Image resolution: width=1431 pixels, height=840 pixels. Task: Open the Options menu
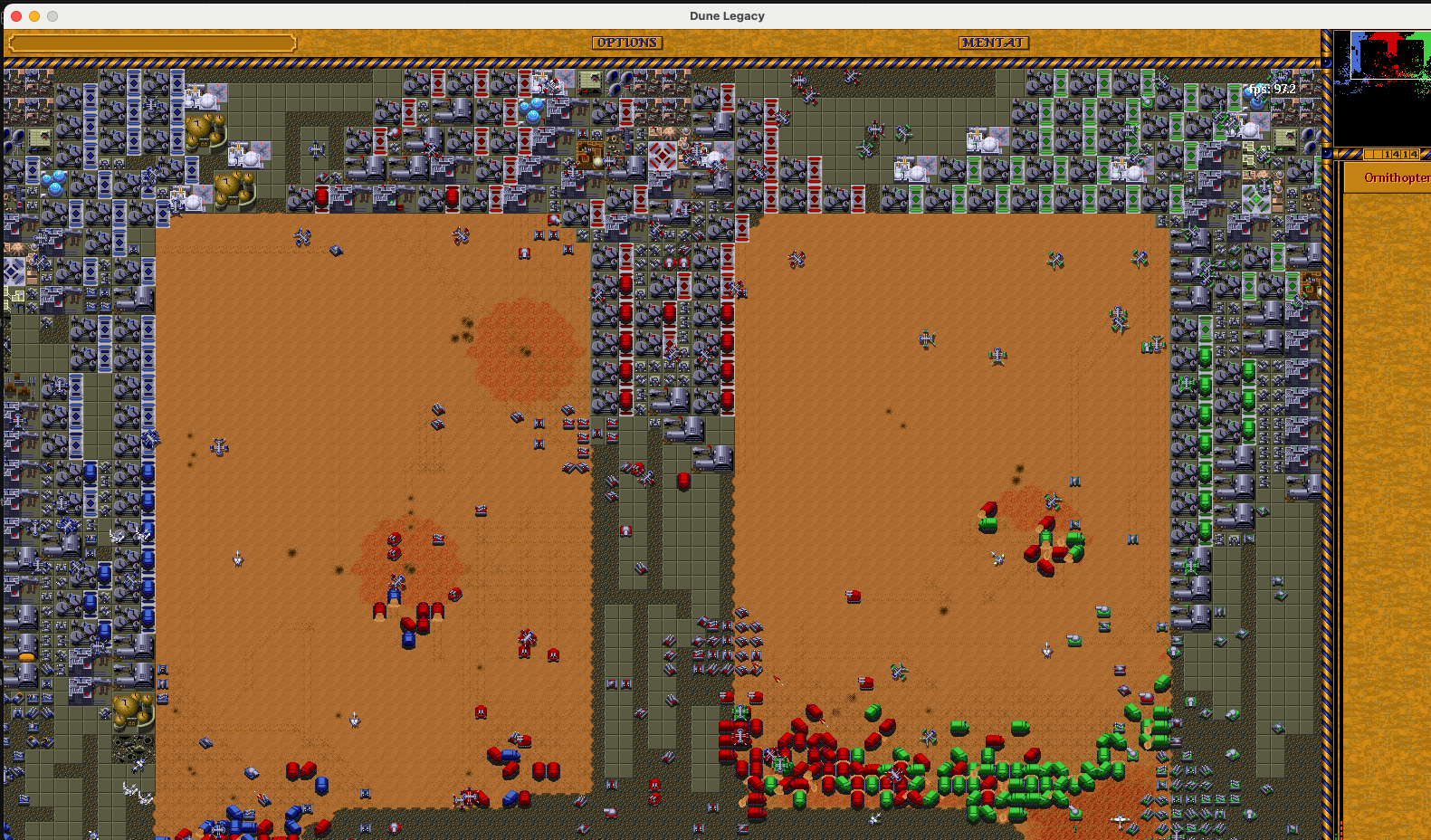[x=626, y=42]
